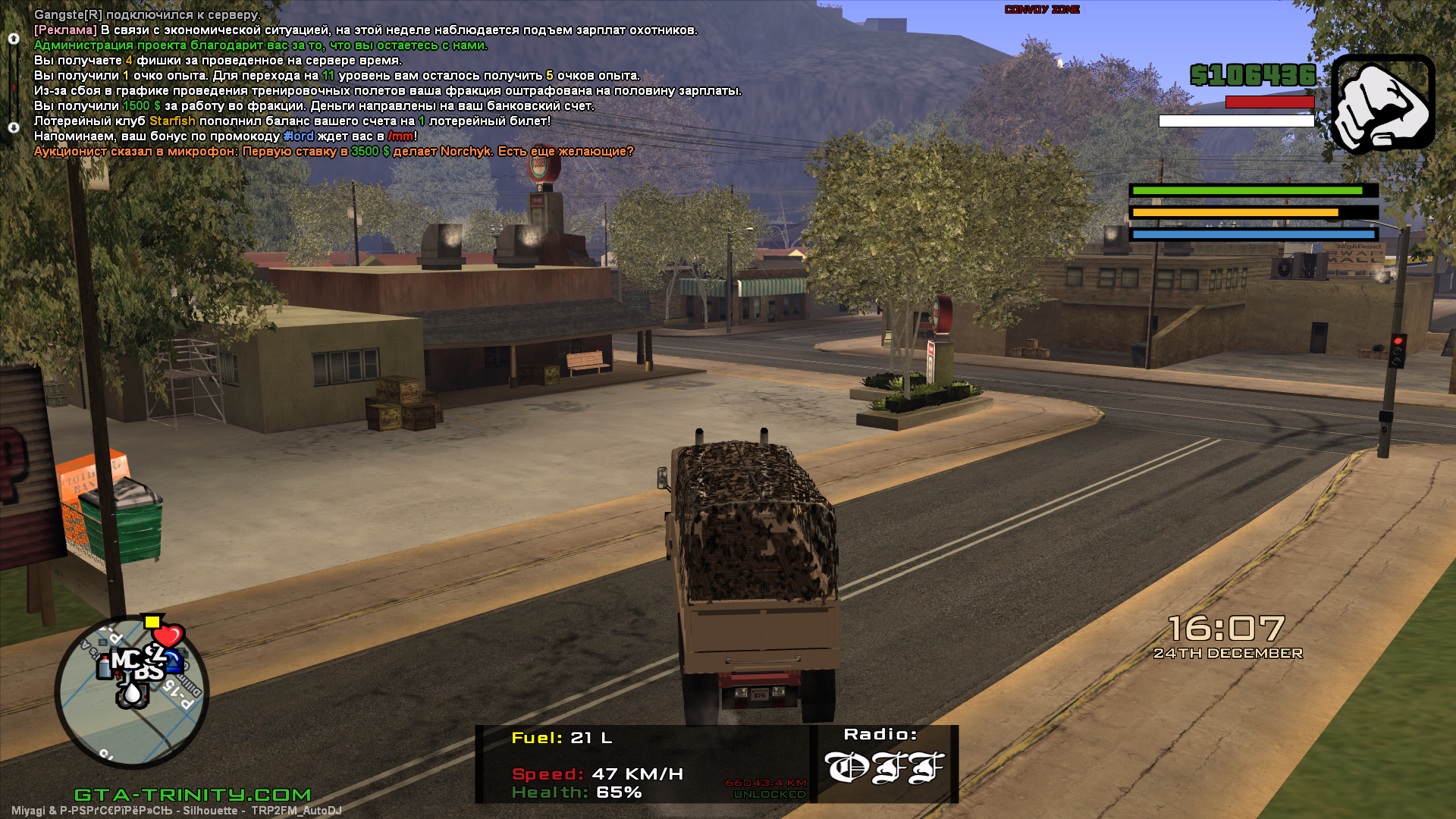This screenshot has height=819, width=1456.
Task: Open the GTA-TRINITY.COM watermark link
Action: 193,795
